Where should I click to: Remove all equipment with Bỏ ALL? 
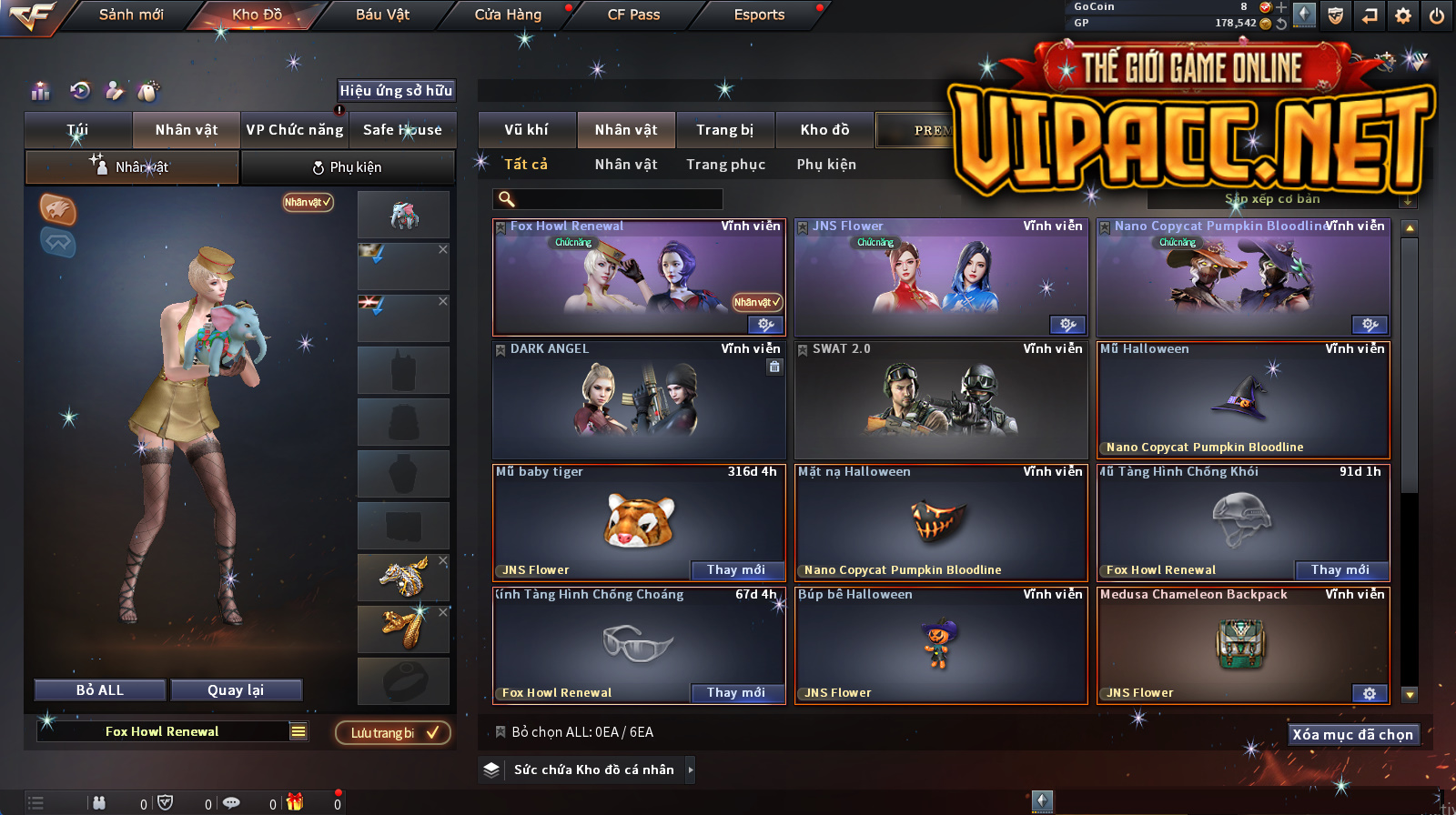(100, 690)
